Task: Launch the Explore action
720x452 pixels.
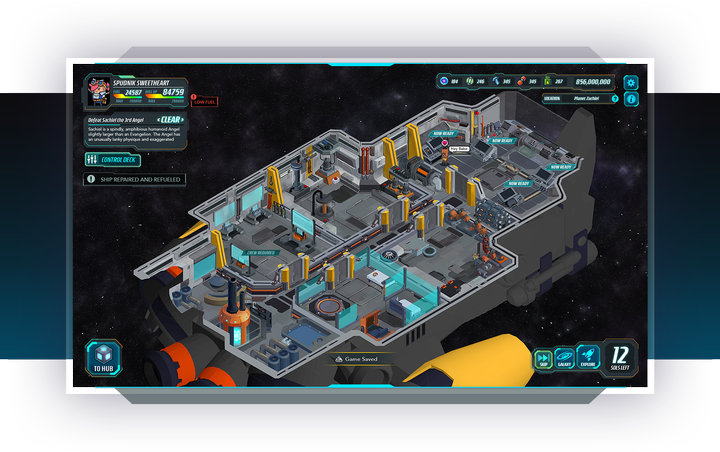Action: (x=588, y=359)
